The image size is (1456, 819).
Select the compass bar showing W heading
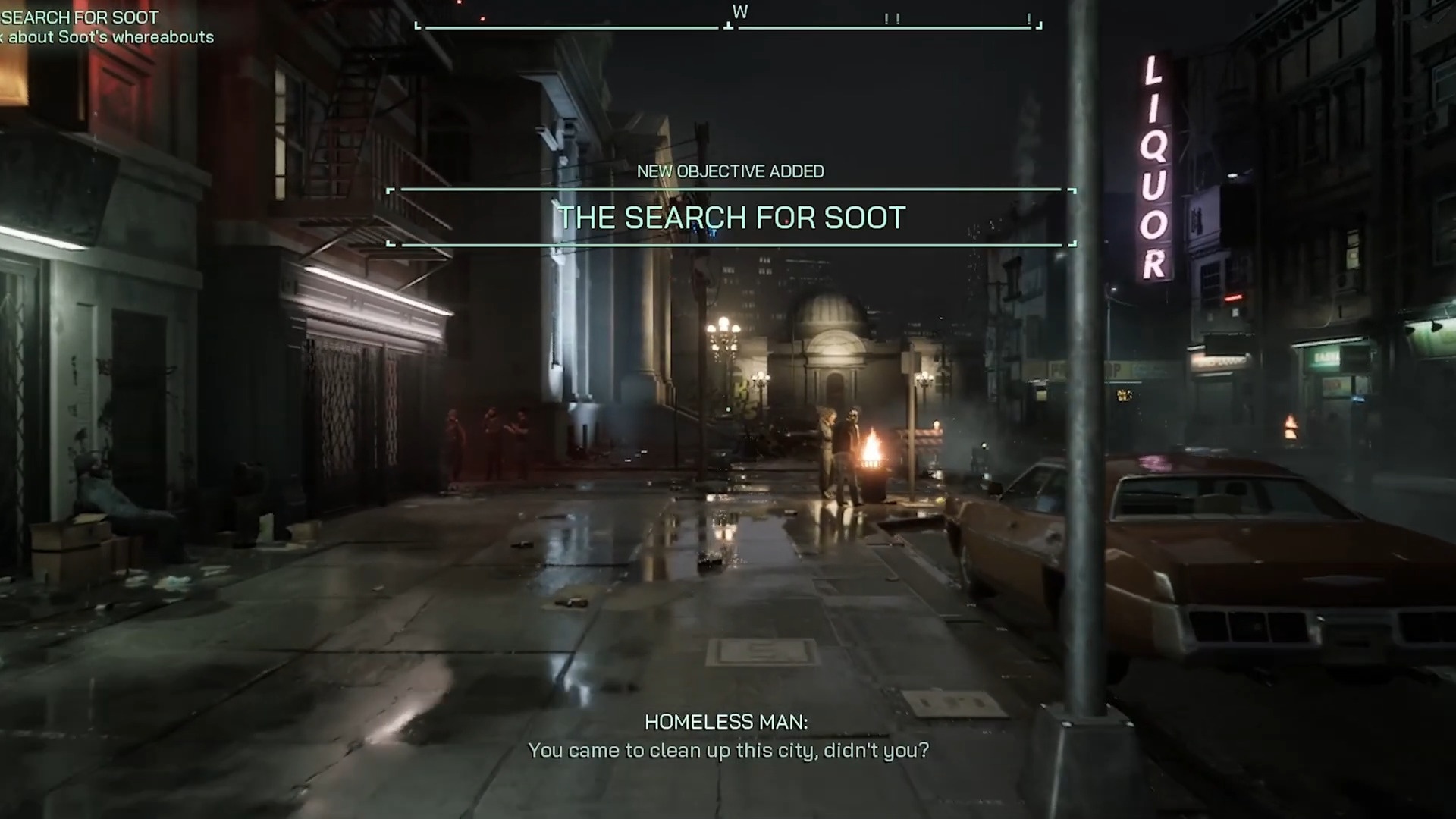[x=729, y=24]
